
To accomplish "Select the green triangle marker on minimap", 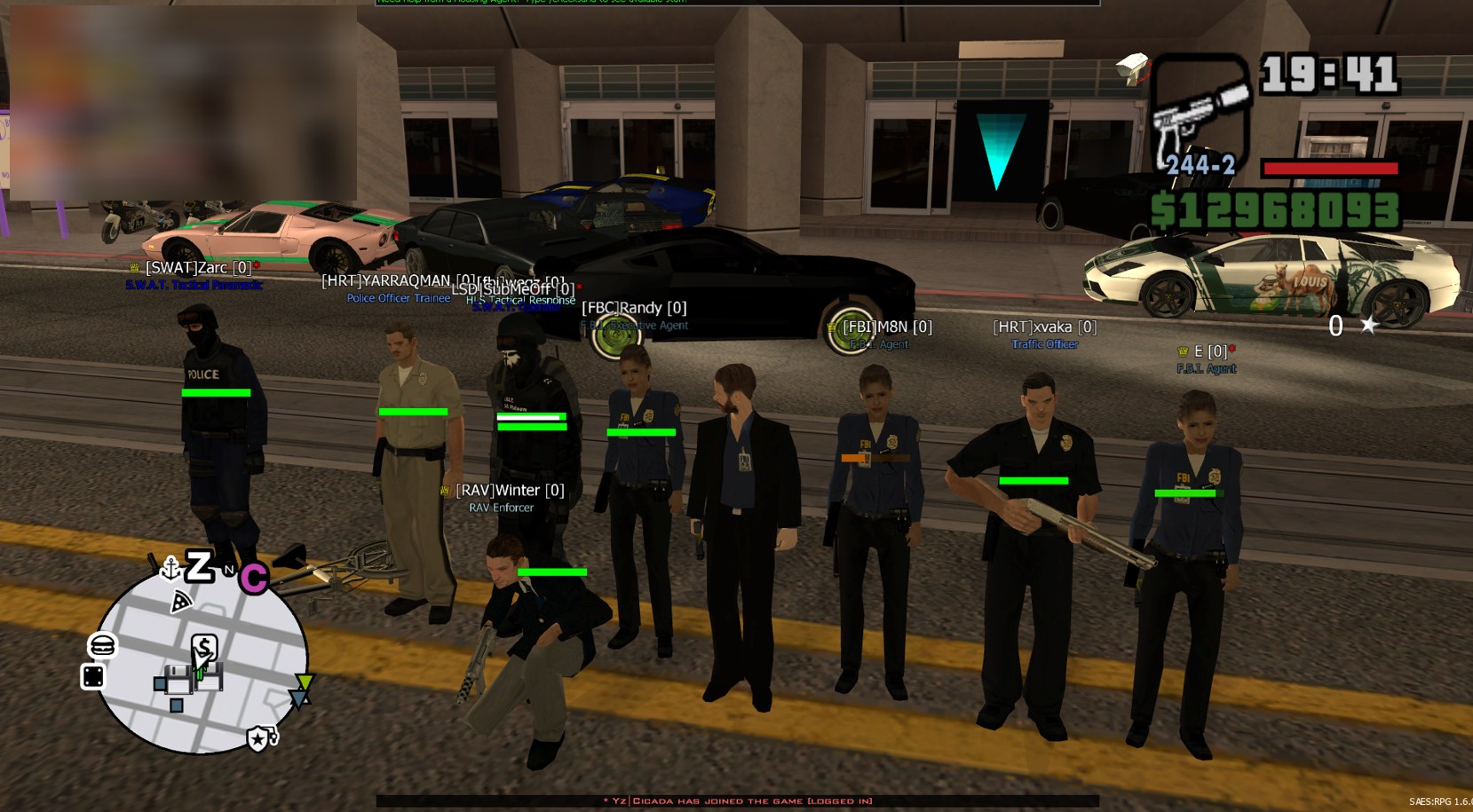I will (x=305, y=682).
